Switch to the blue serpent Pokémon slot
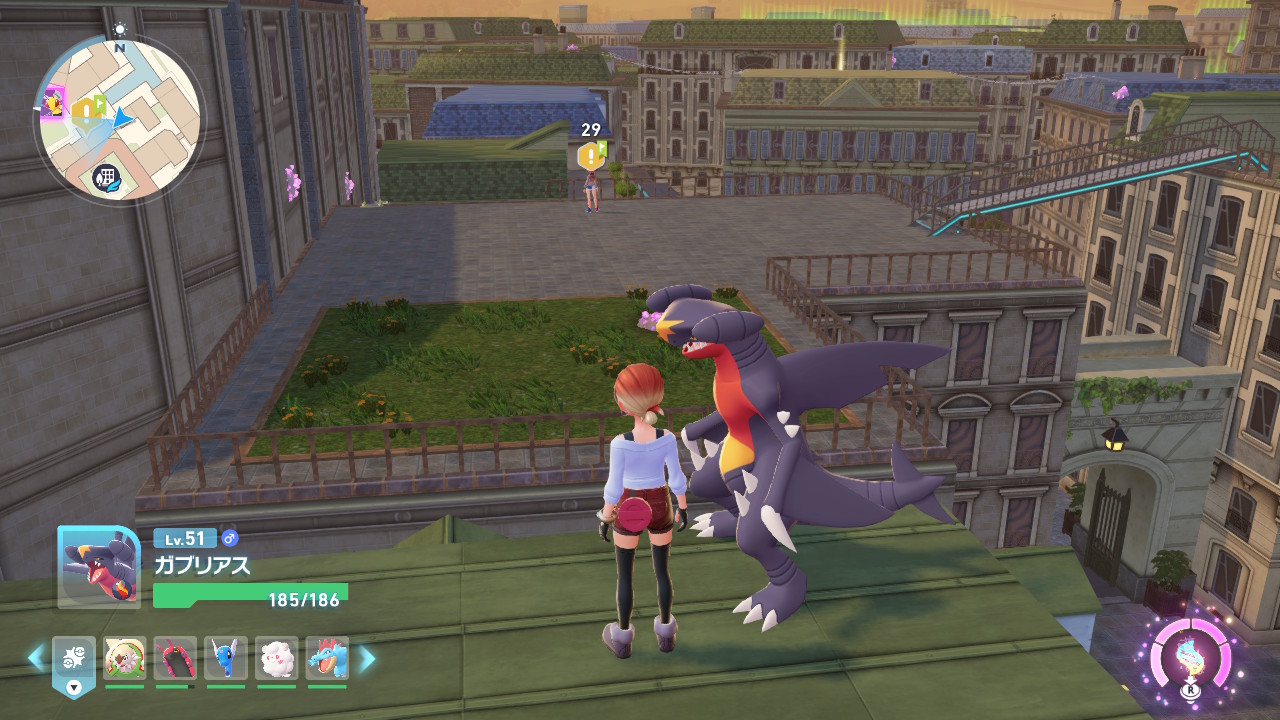This screenshot has height=720, width=1280. tap(226, 659)
